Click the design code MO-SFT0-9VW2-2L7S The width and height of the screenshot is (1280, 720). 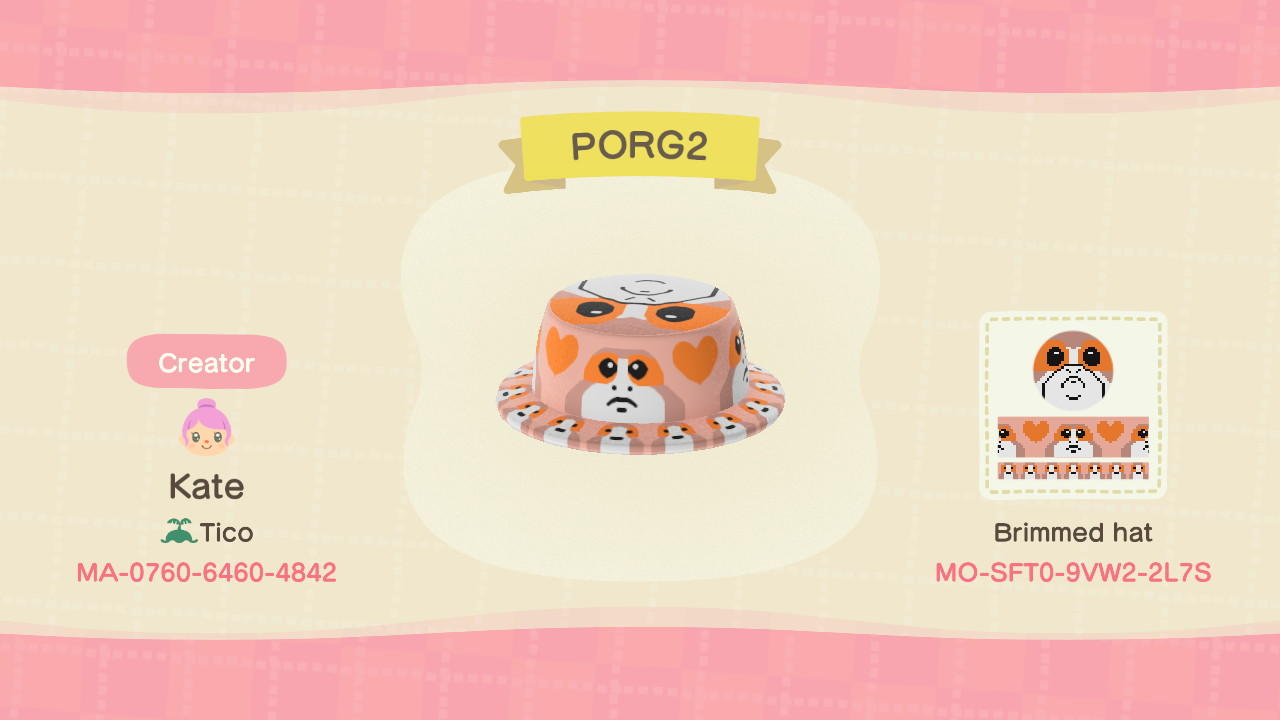(1073, 572)
